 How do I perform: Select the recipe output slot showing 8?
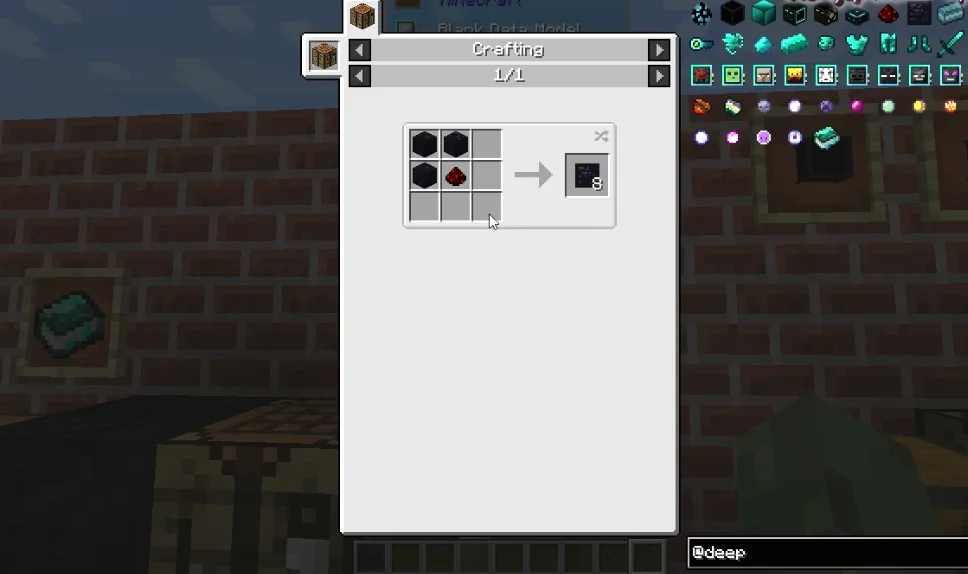pyautogui.click(x=586, y=176)
